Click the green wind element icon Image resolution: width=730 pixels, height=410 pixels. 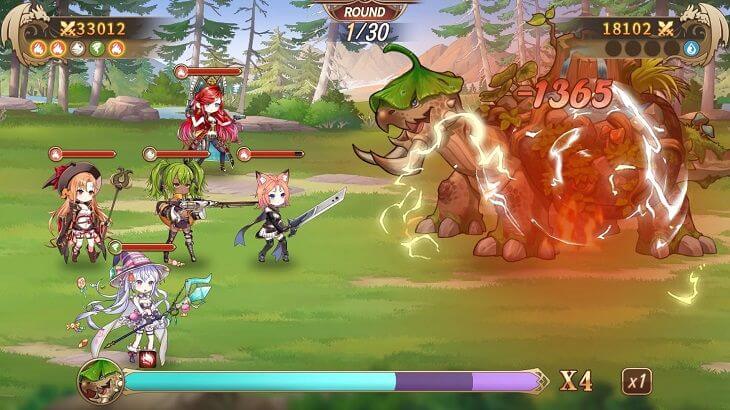point(99,48)
